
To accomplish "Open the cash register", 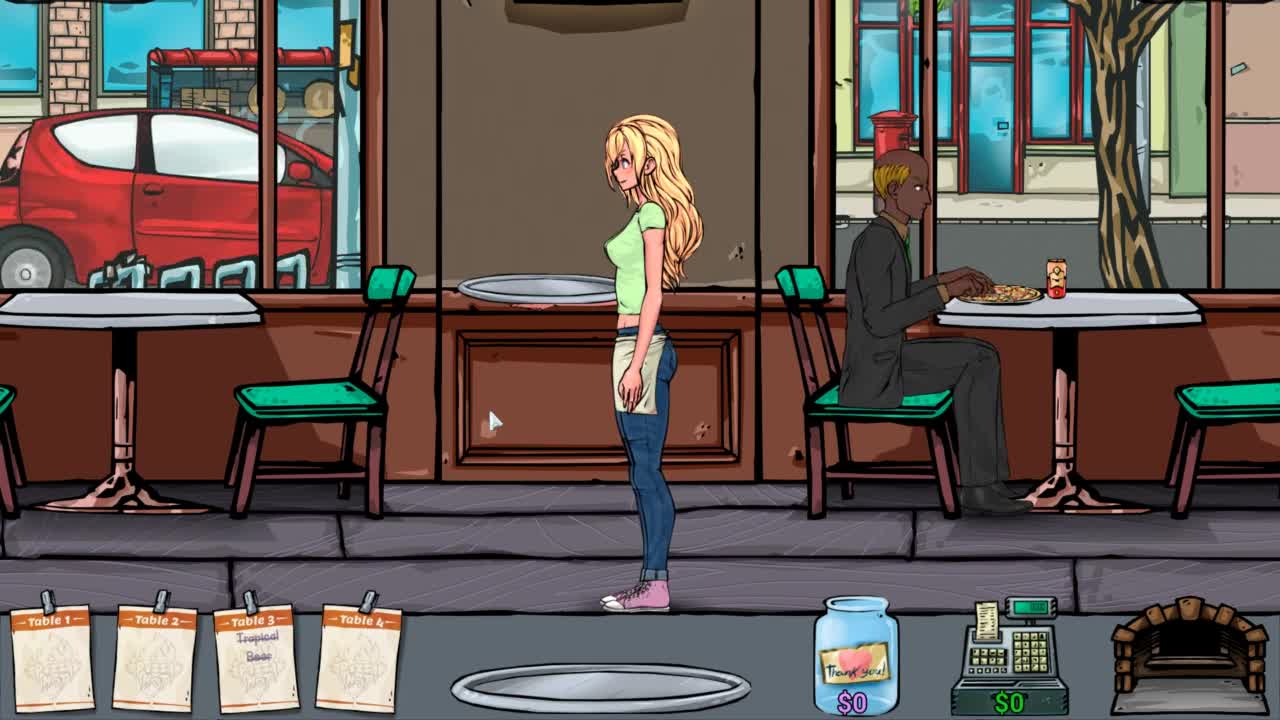I will pos(1010,657).
